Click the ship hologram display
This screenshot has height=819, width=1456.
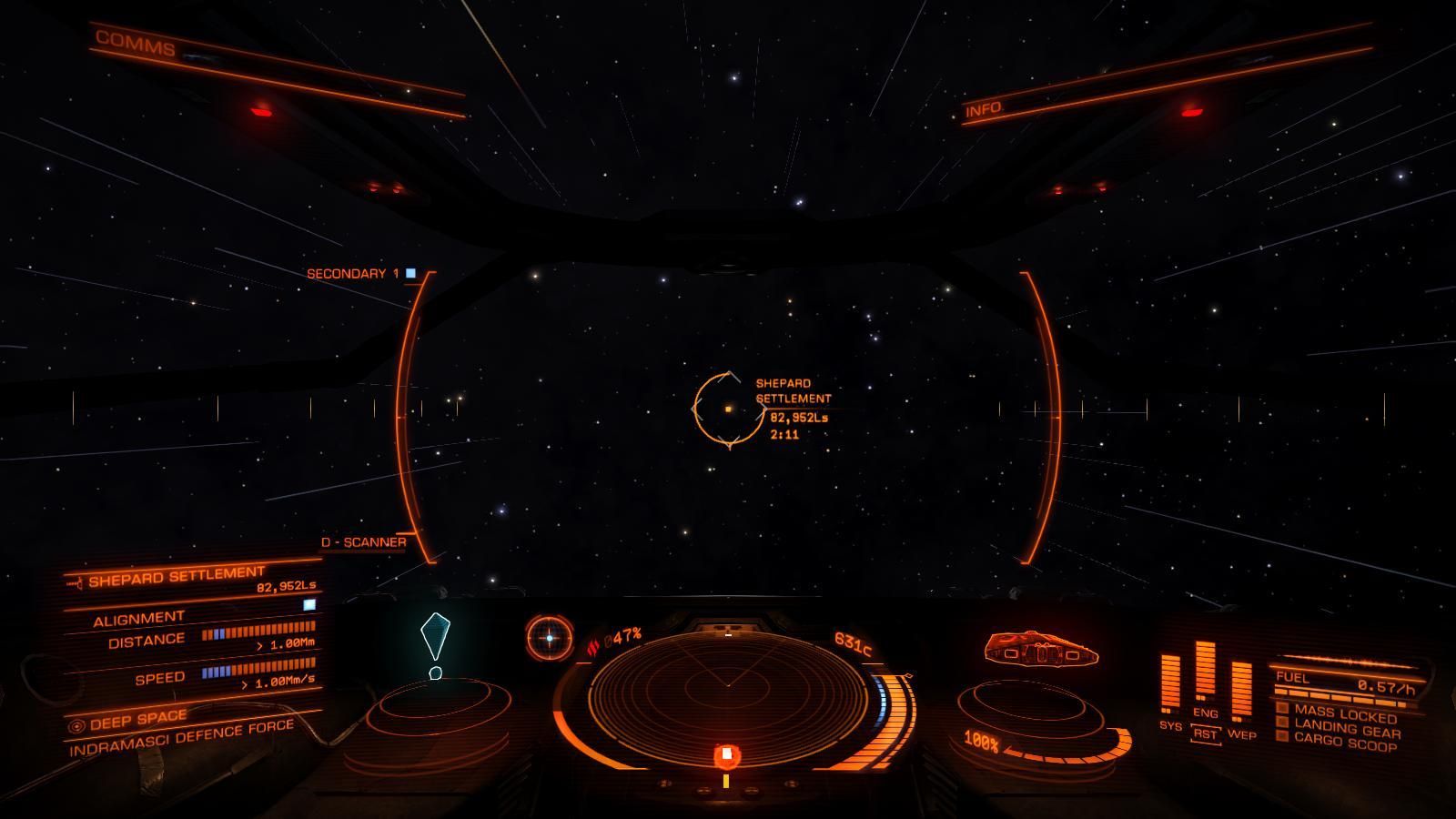coord(1043,650)
